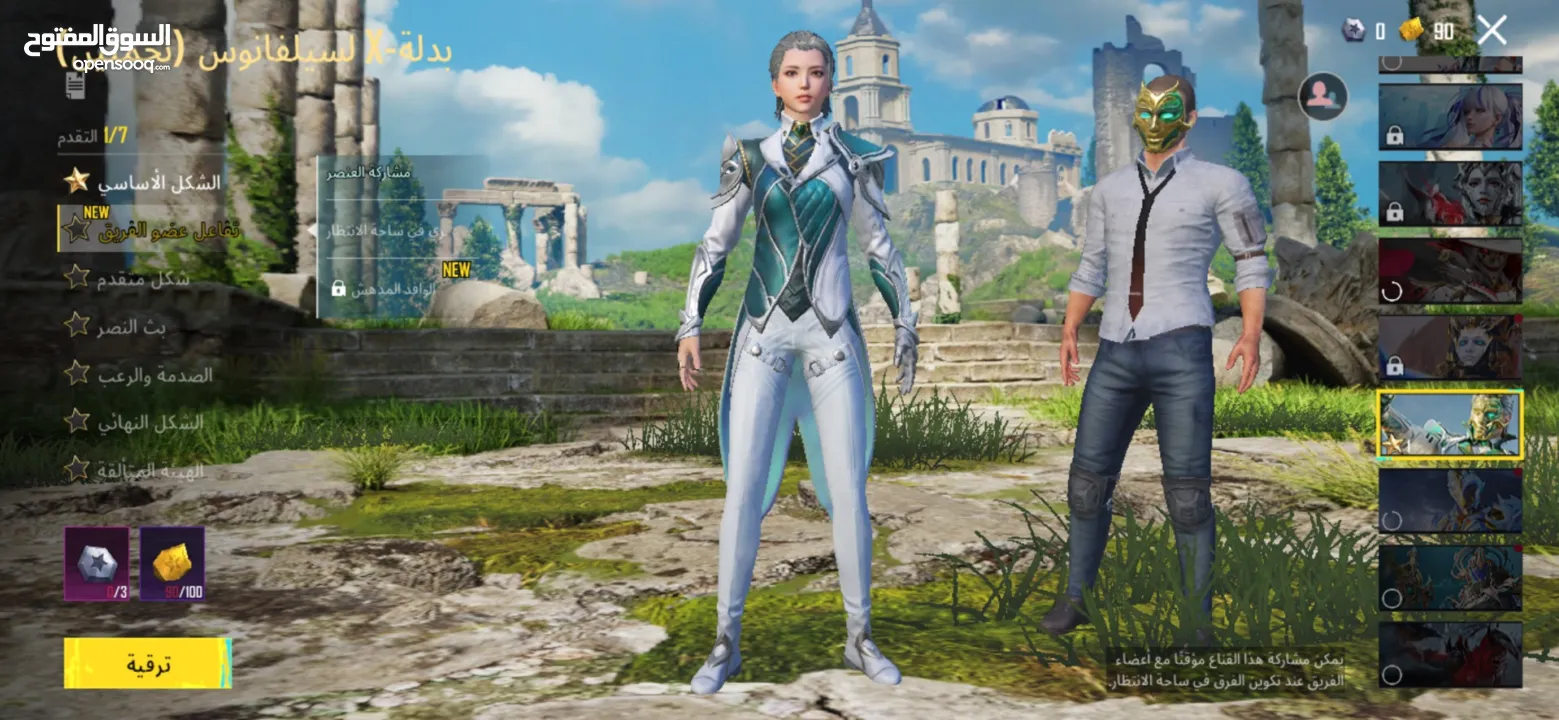Select the silver material icon showing 0/3
The image size is (1559, 720).
point(97,563)
